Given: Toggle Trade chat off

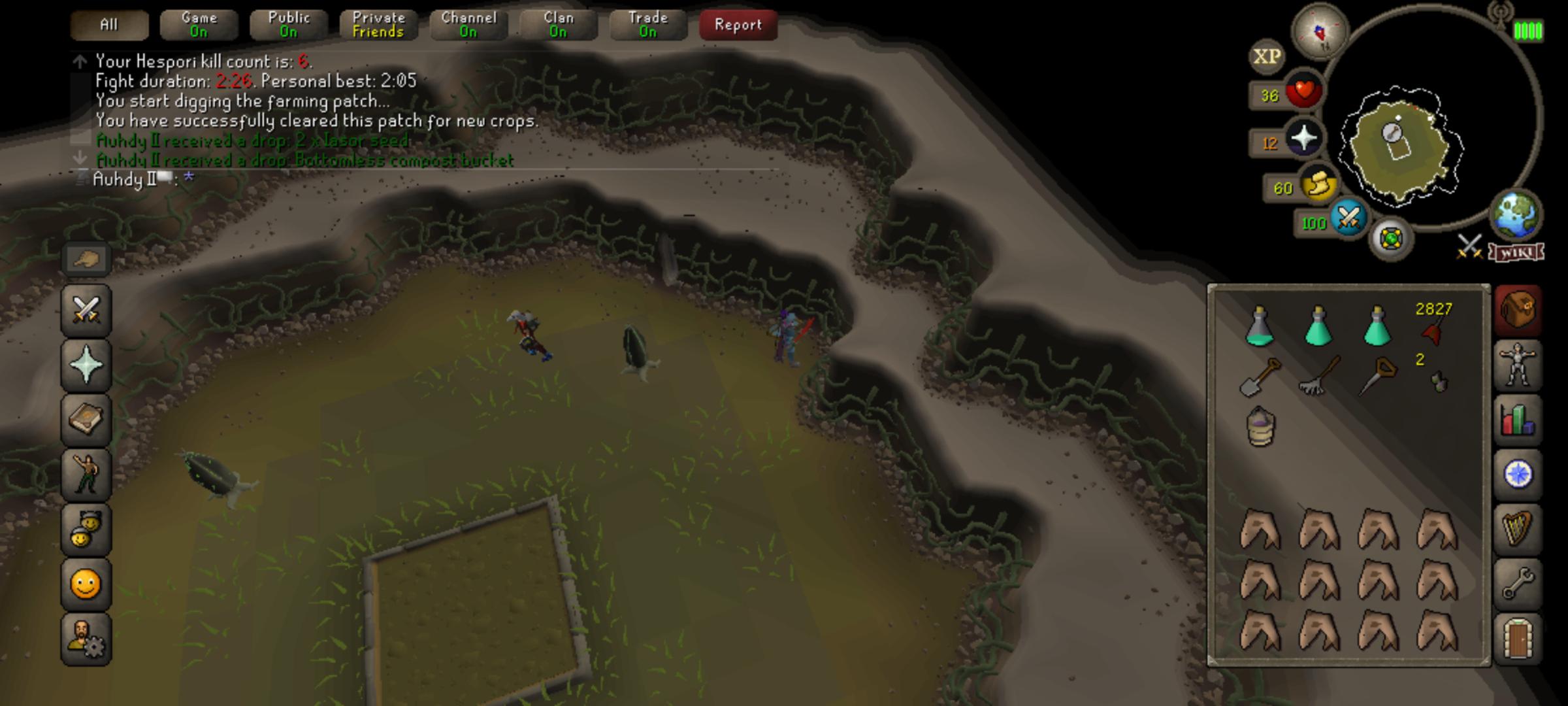Looking at the screenshot, I should 647,24.
